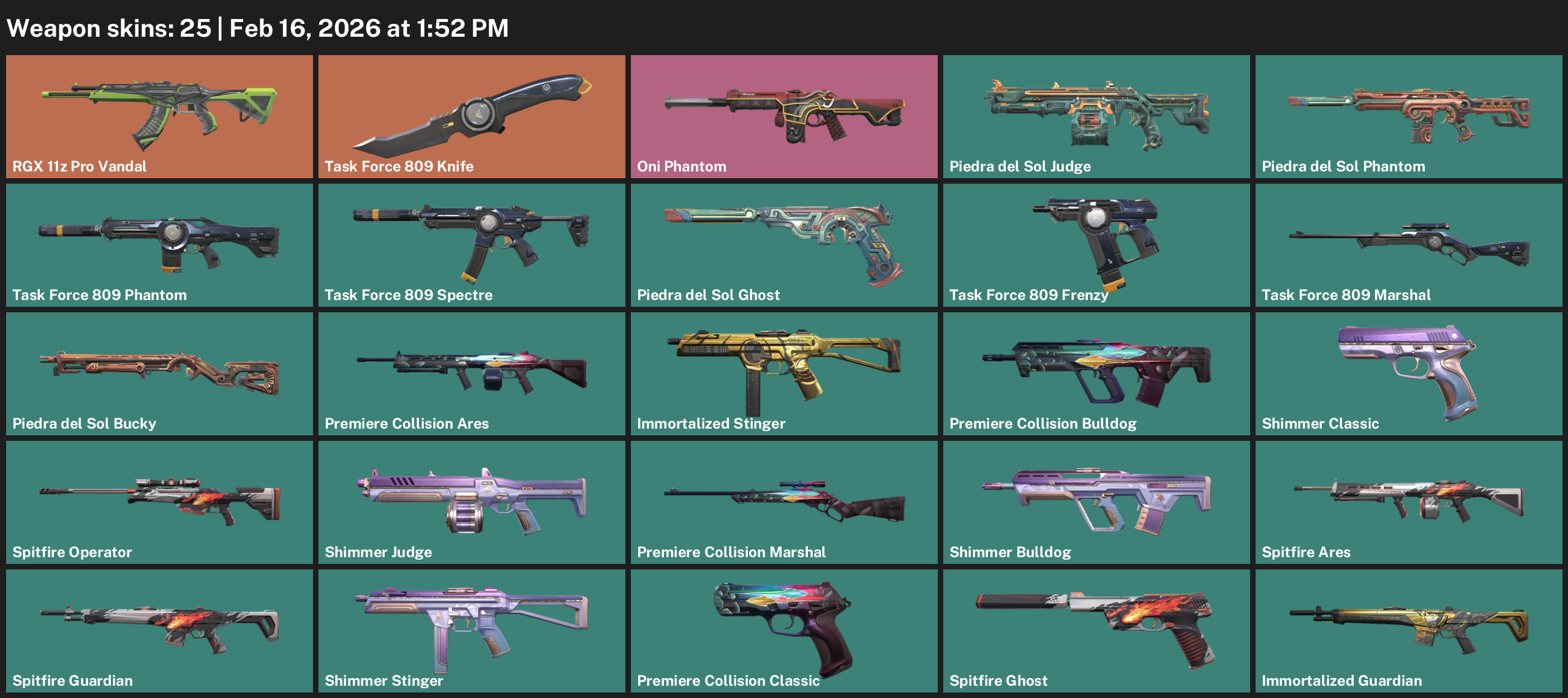Screen dimensions: 1568x698
Task: View the Piedra del Sol Judge skin
Action: click(x=1096, y=116)
